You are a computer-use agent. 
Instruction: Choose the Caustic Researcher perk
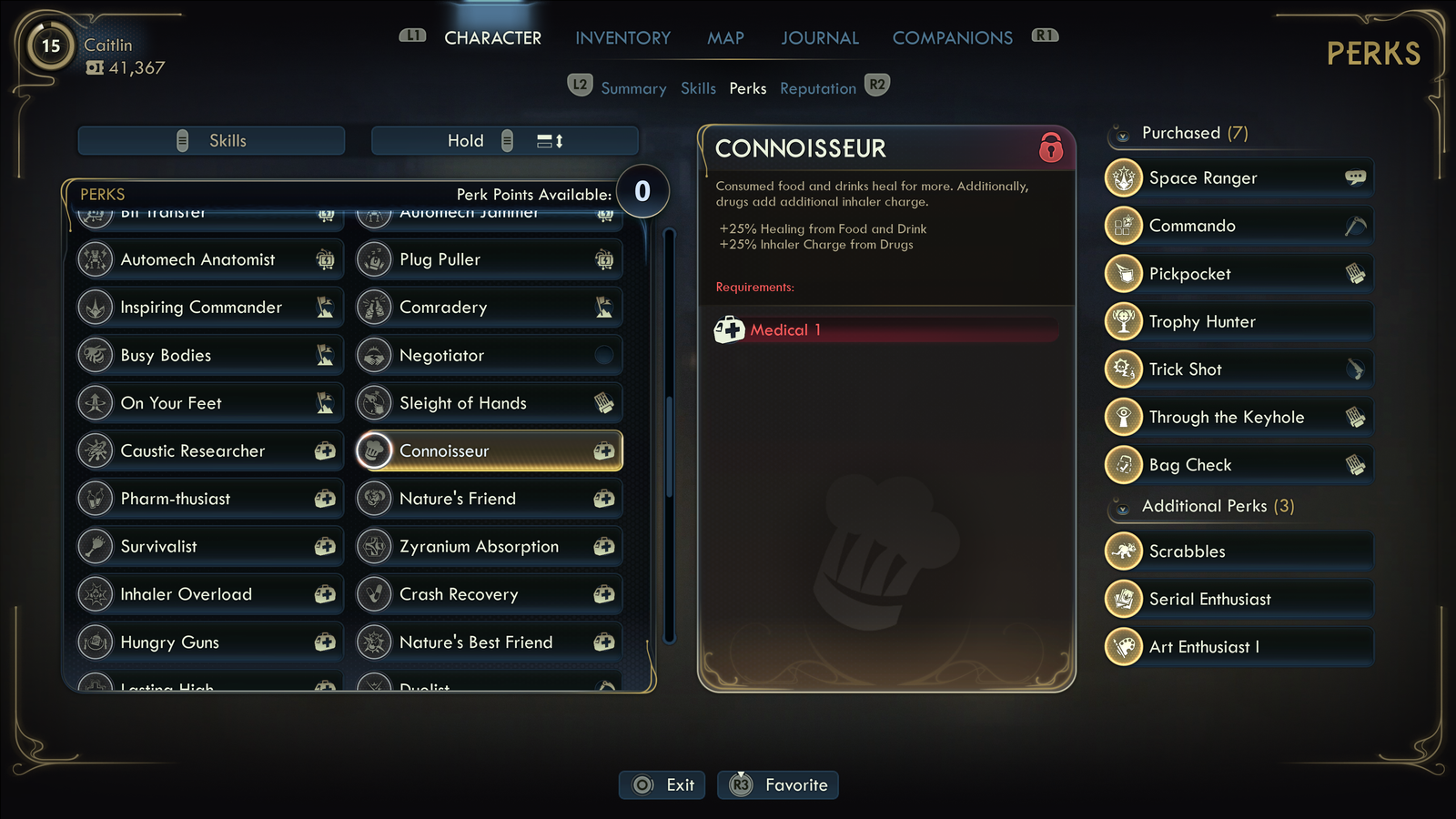(210, 451)
